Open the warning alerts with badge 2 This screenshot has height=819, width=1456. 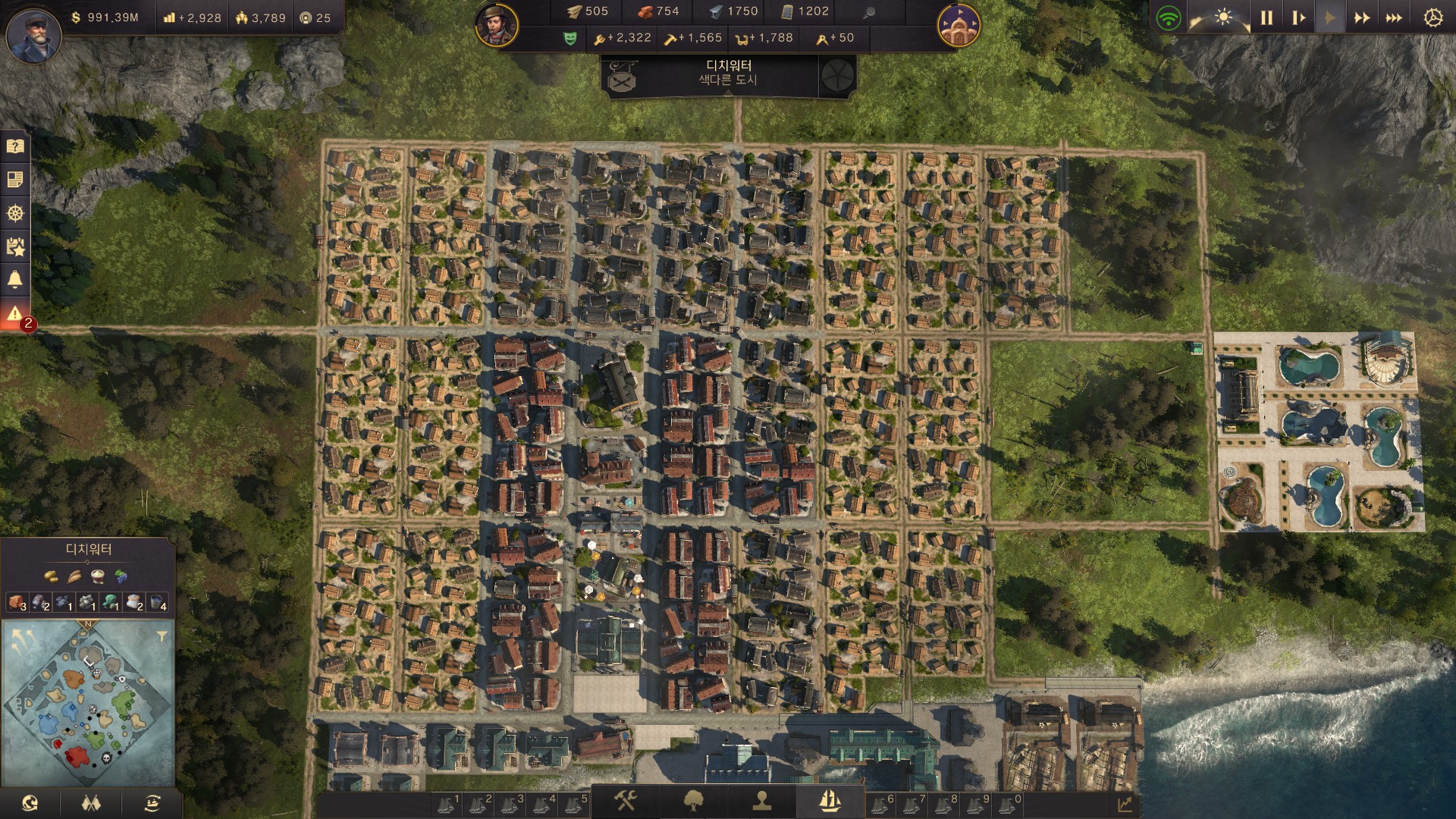[x=15, y=314]
